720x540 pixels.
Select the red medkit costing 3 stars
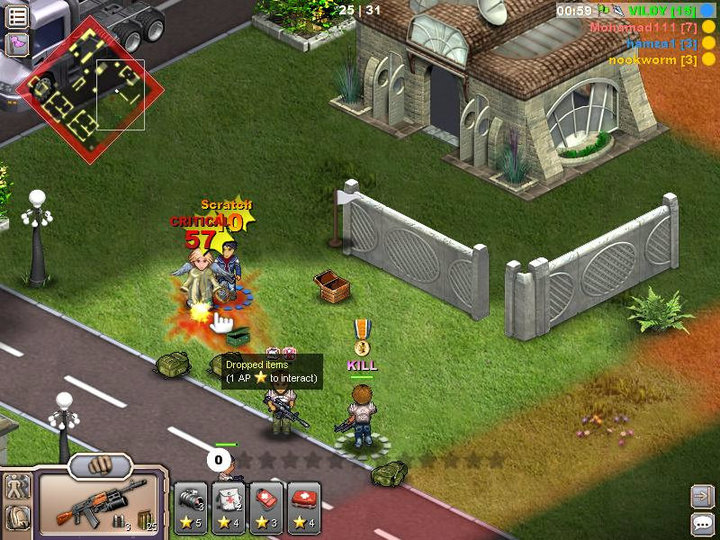pyautogui.click(x=267, y=506)
